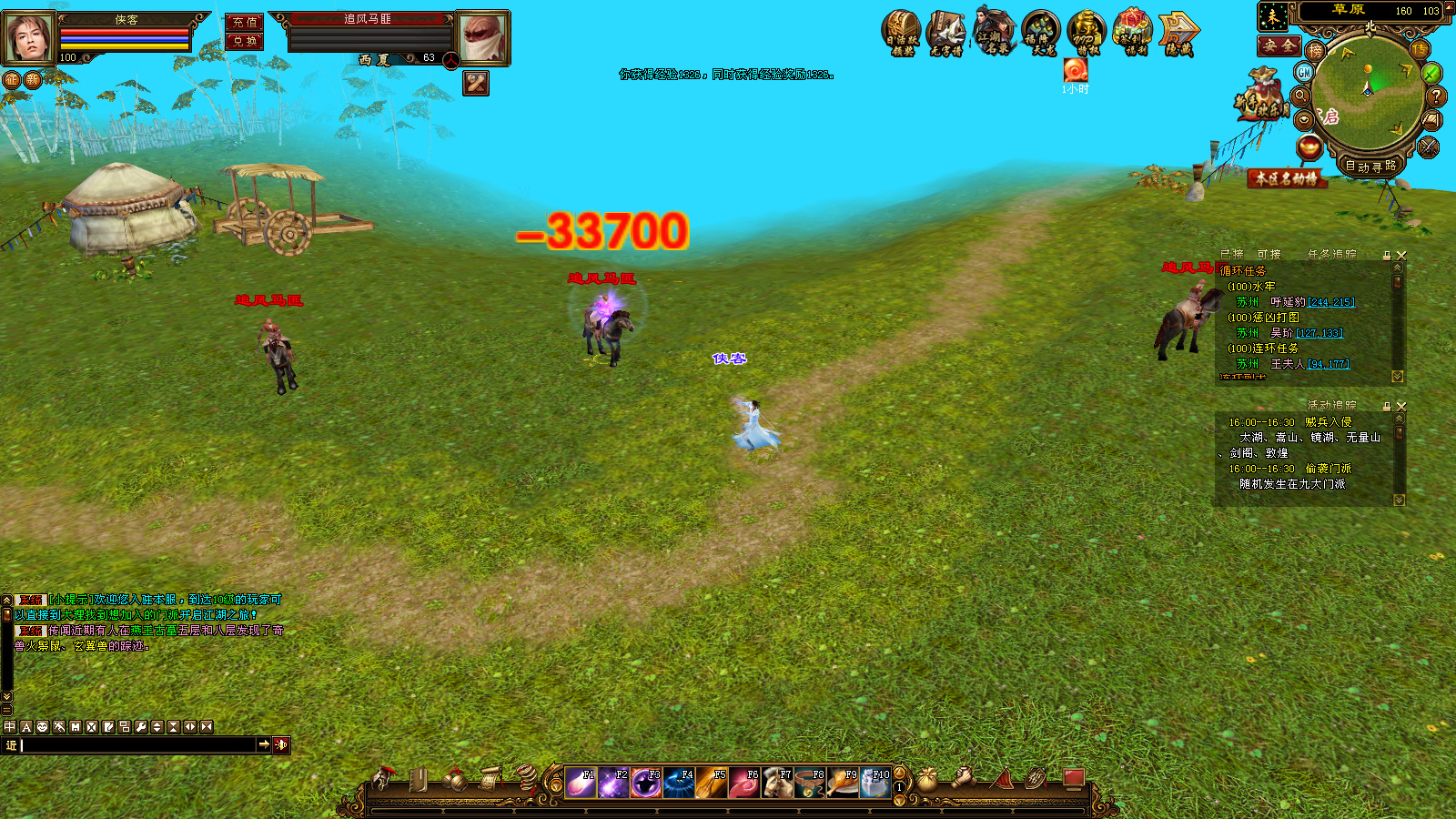This screenshot has width=1456, height=819.
Task: Activate the F4 blue vortex skill
Action: [680, 783]
